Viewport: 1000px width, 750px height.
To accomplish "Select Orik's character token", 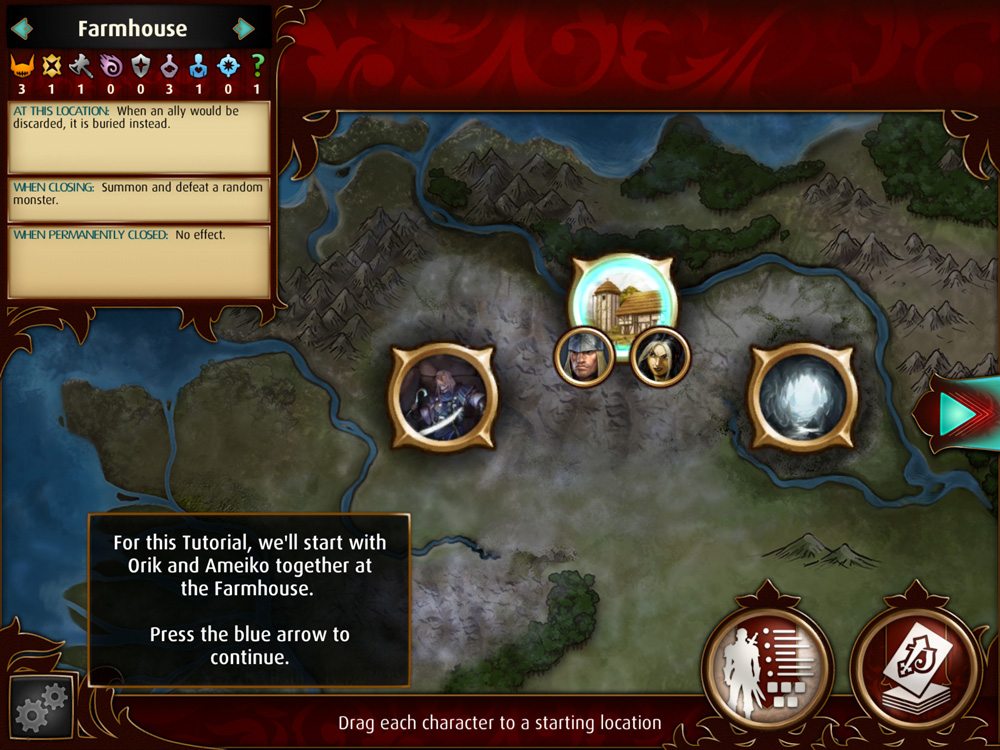I will (584, 356).
